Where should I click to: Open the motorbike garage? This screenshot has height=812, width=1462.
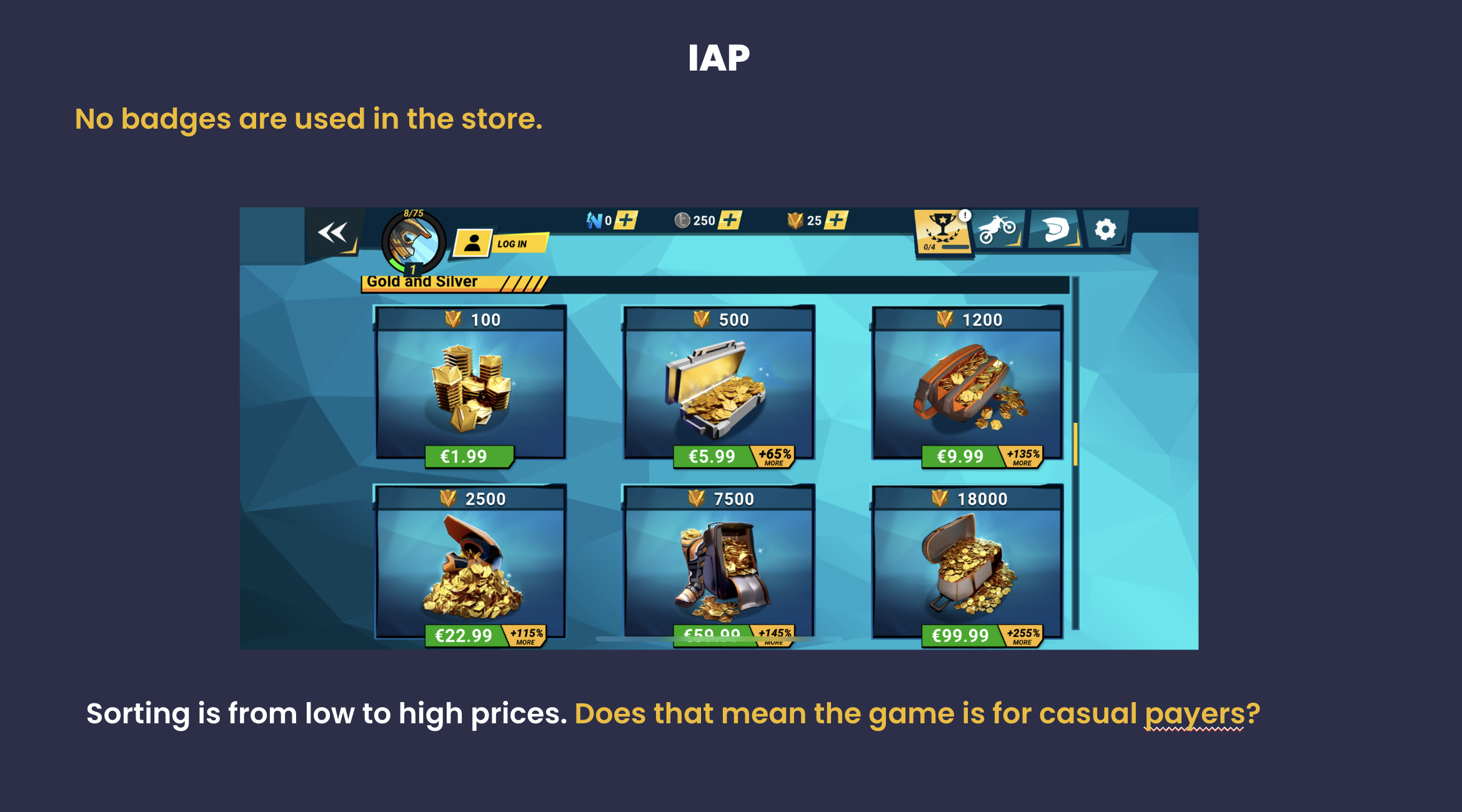(x=997, y=230)
